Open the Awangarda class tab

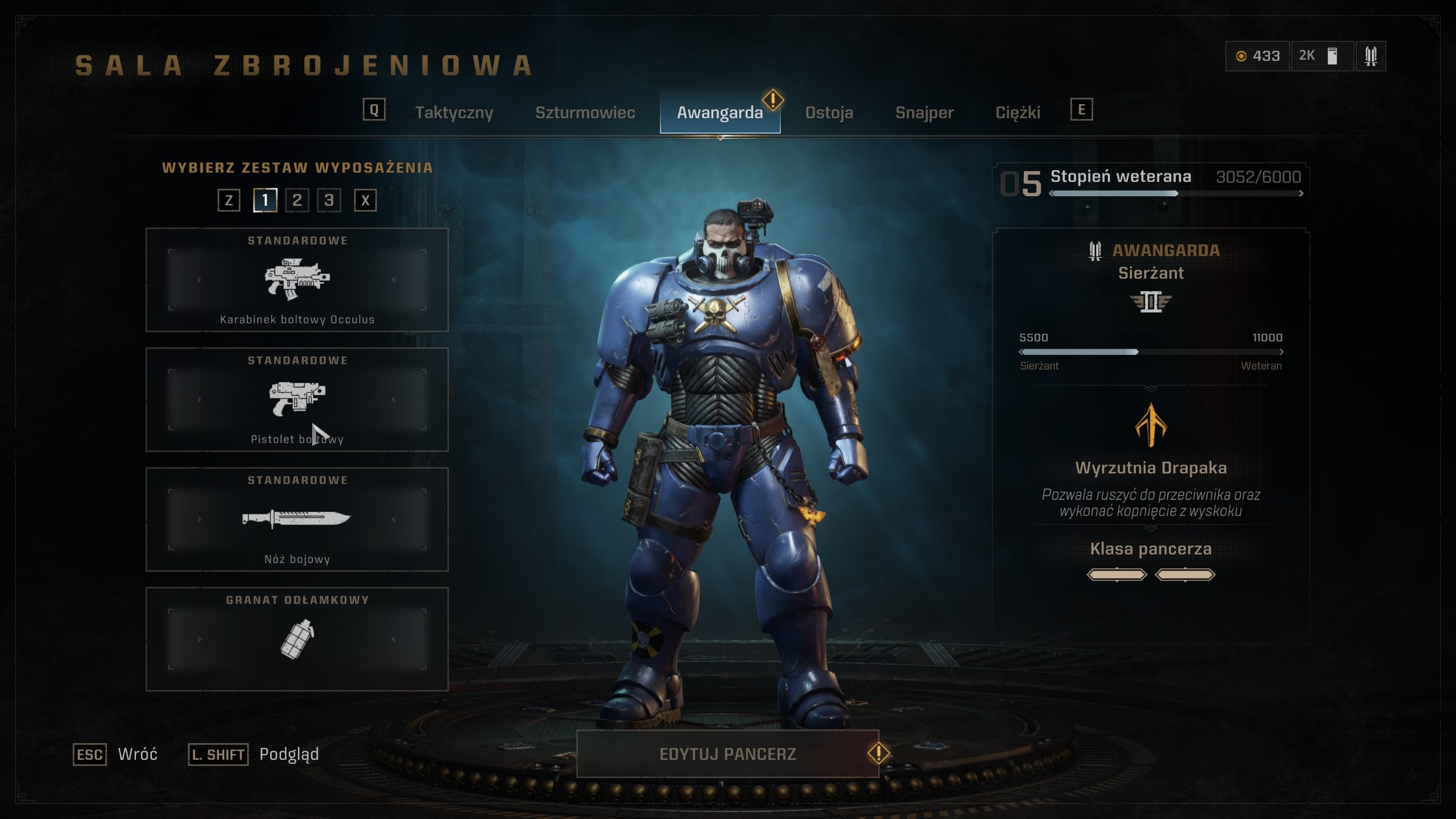click(719, 113)
